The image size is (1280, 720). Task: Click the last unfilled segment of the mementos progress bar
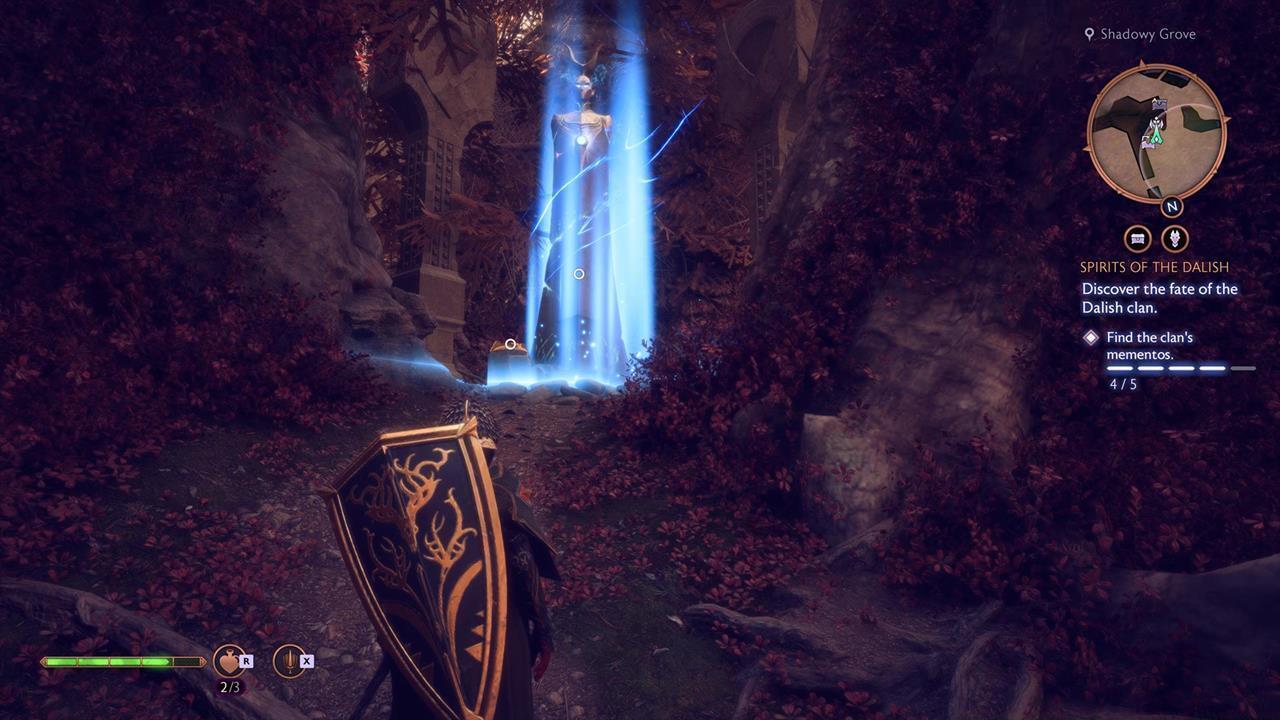click(1242, 367)
